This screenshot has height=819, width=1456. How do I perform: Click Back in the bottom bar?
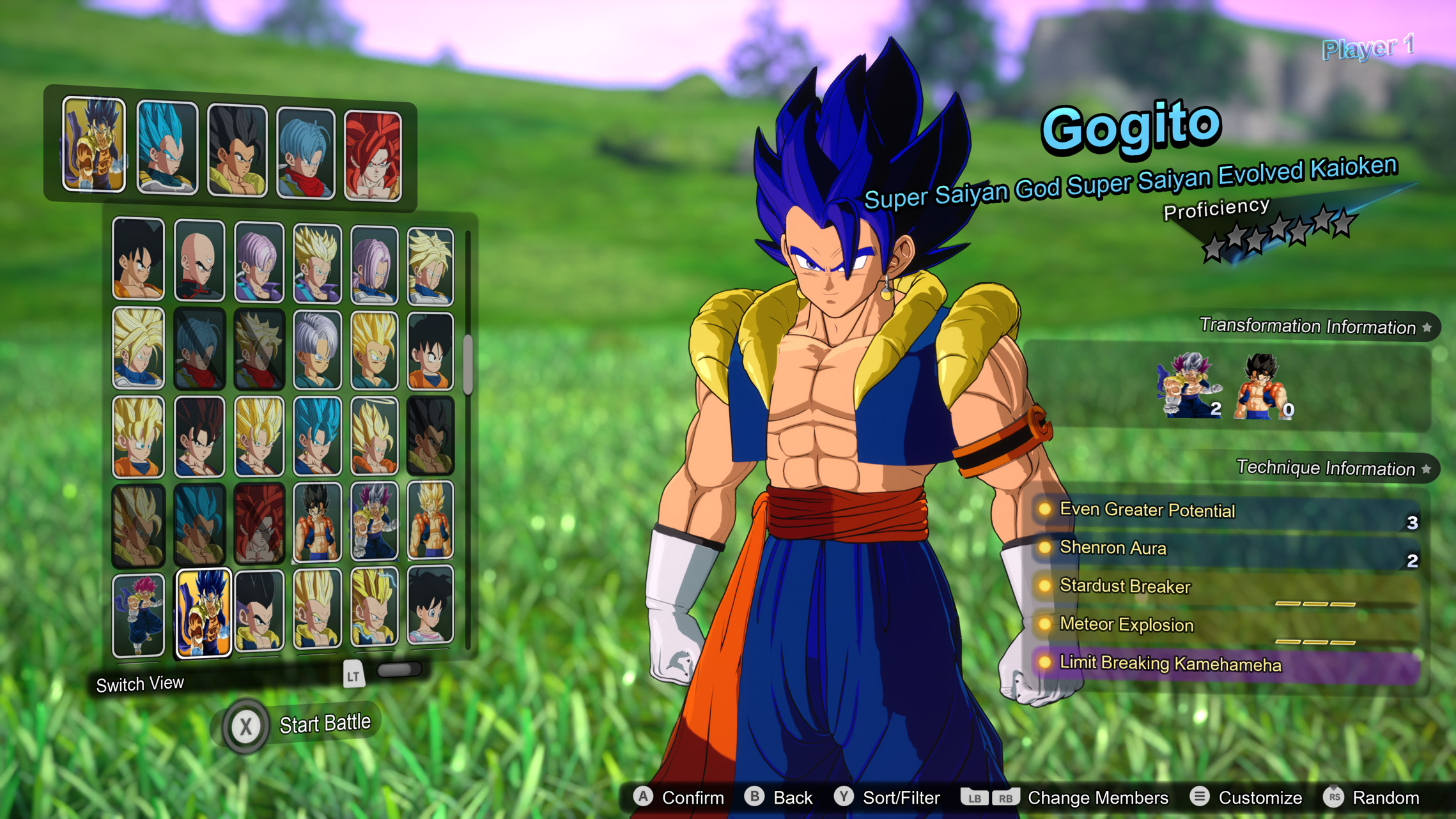point(794,797)
